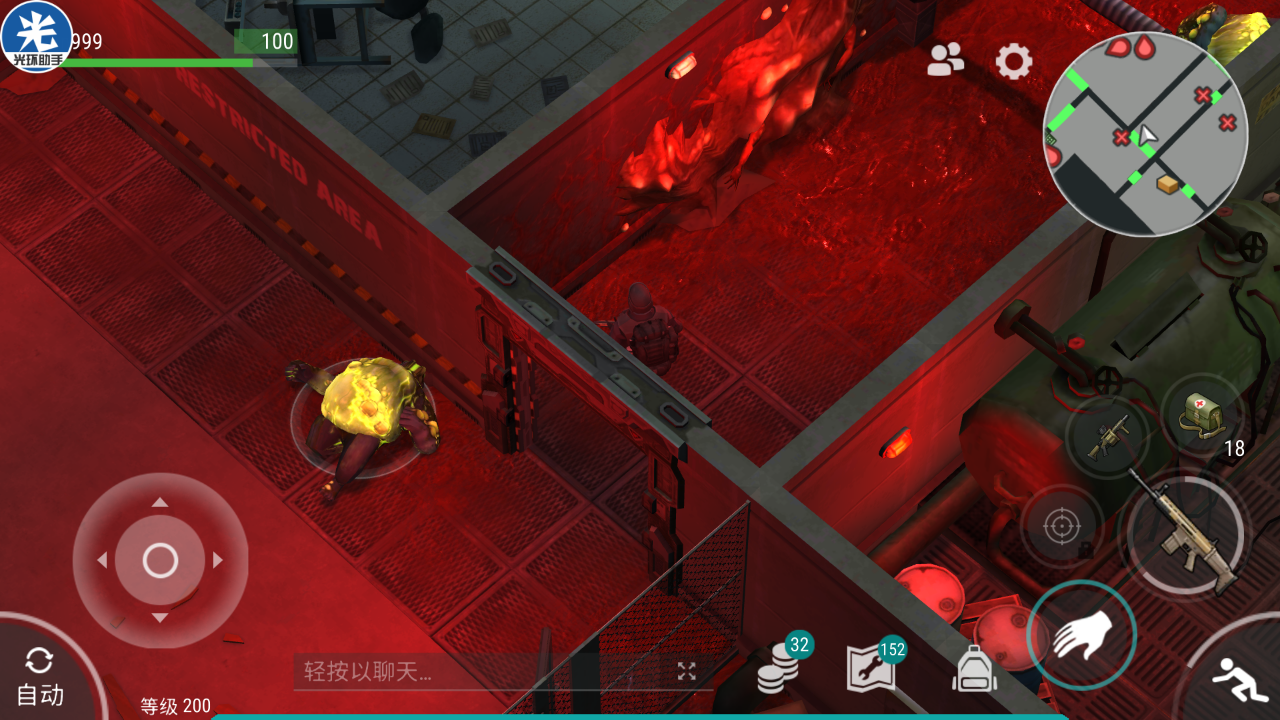Toggle the 自动 auto mode button
This screenshot has height=720, width=1280.
[x=41, y=677]
